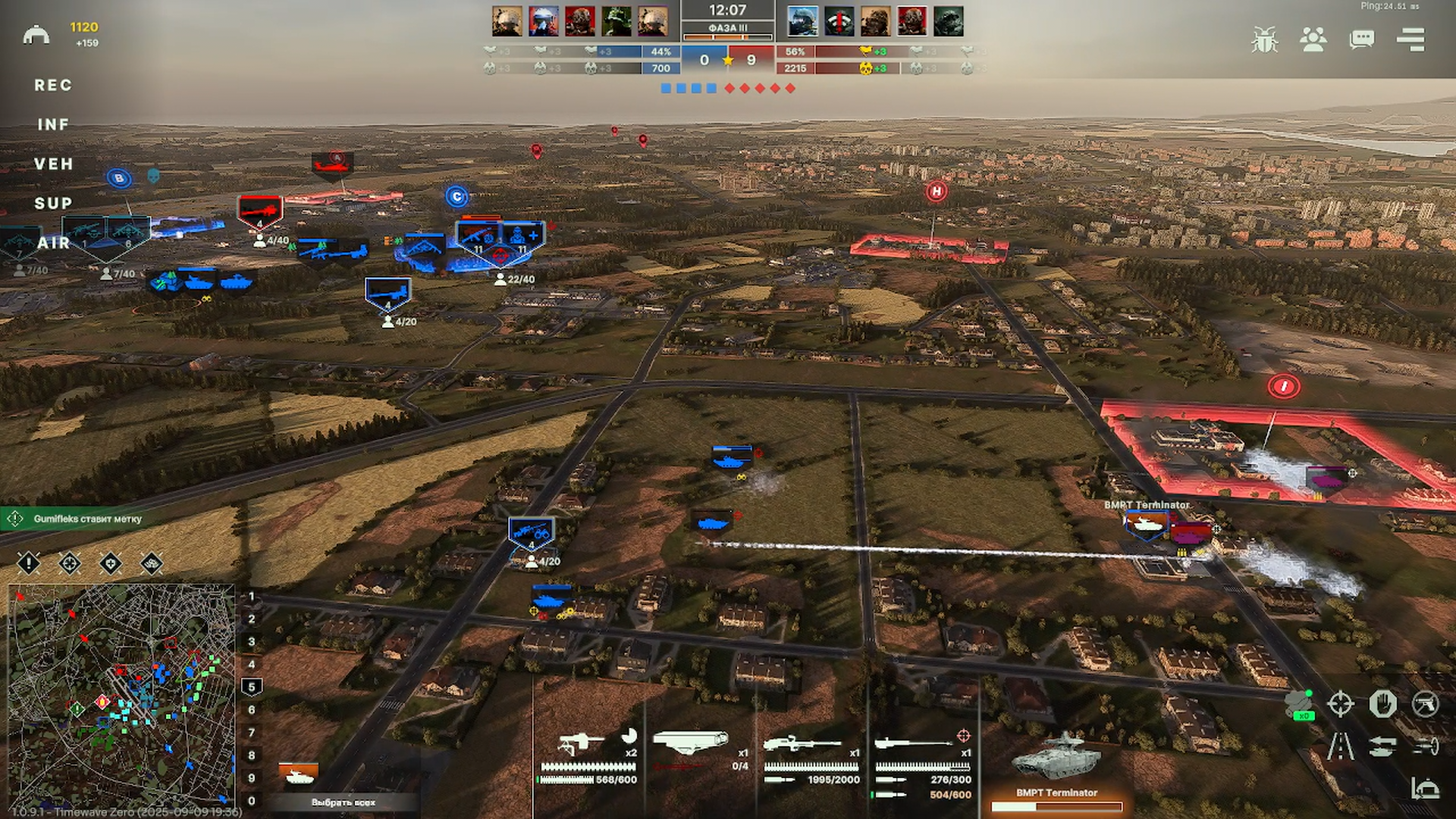Viewport: 1456px width, 819px height.
Task: Activate the crosshair attack order
Action: click(1340, 704)
